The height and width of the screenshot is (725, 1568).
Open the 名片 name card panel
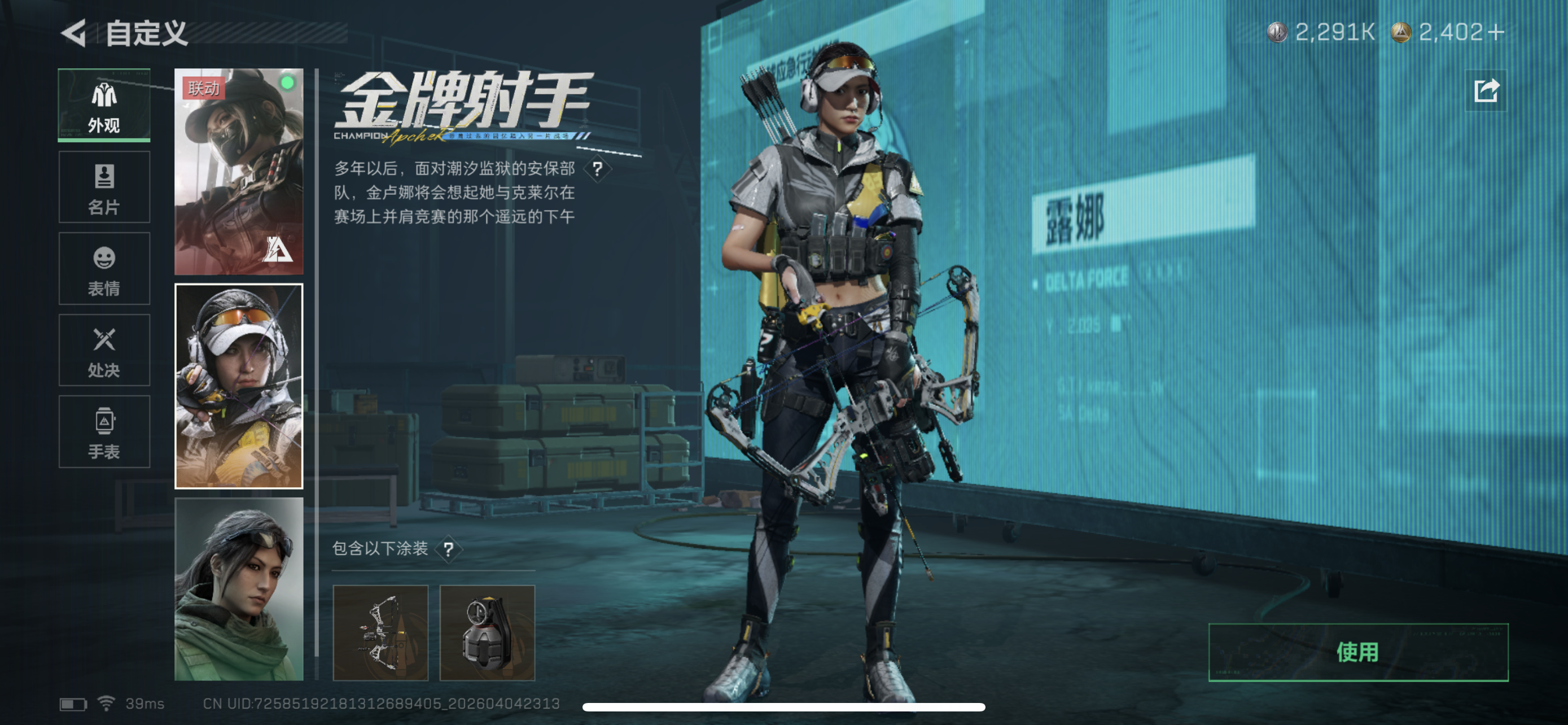tap(104, 187)
